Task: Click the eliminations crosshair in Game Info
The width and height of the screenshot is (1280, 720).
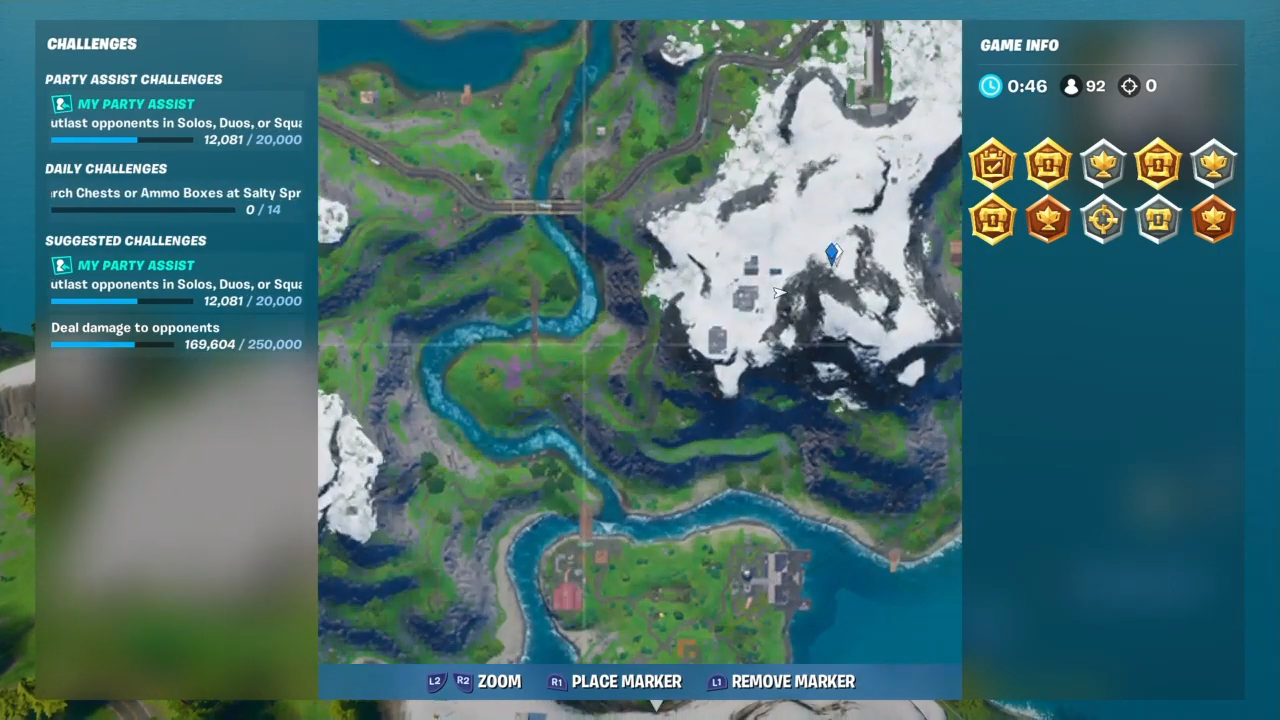Action: tap(1129, 86)
